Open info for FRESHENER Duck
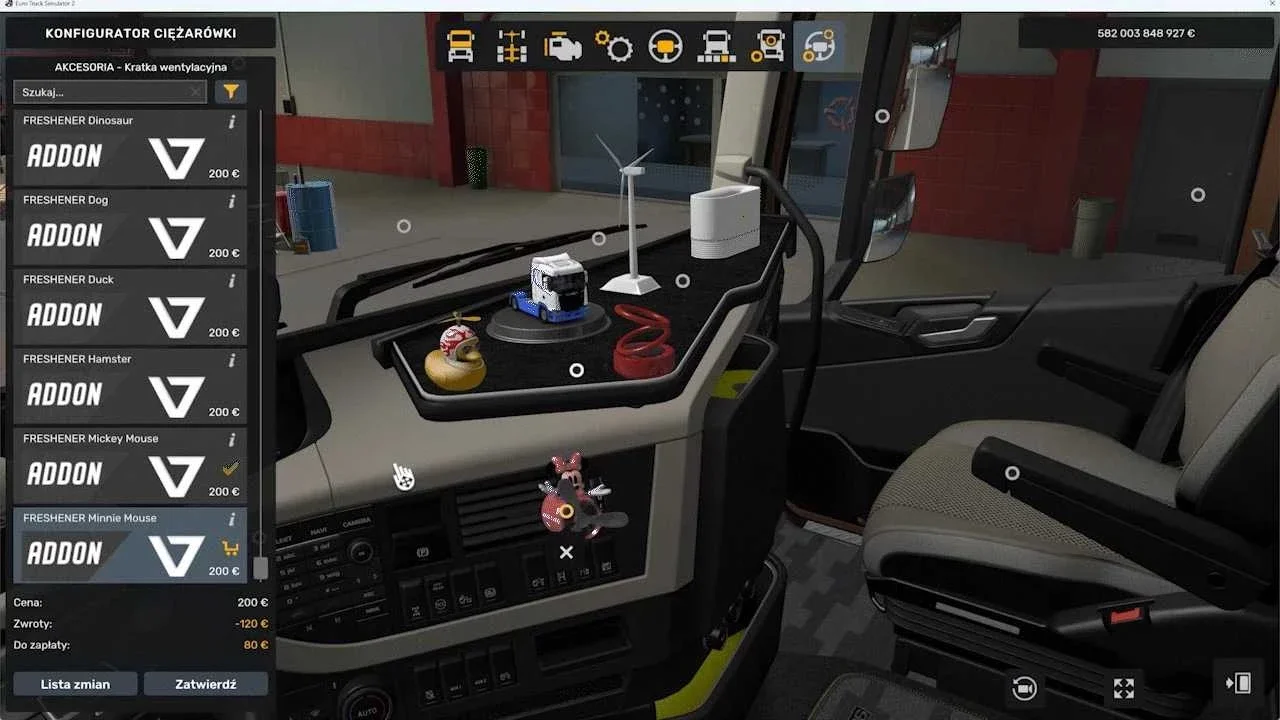 click(232, 281)
